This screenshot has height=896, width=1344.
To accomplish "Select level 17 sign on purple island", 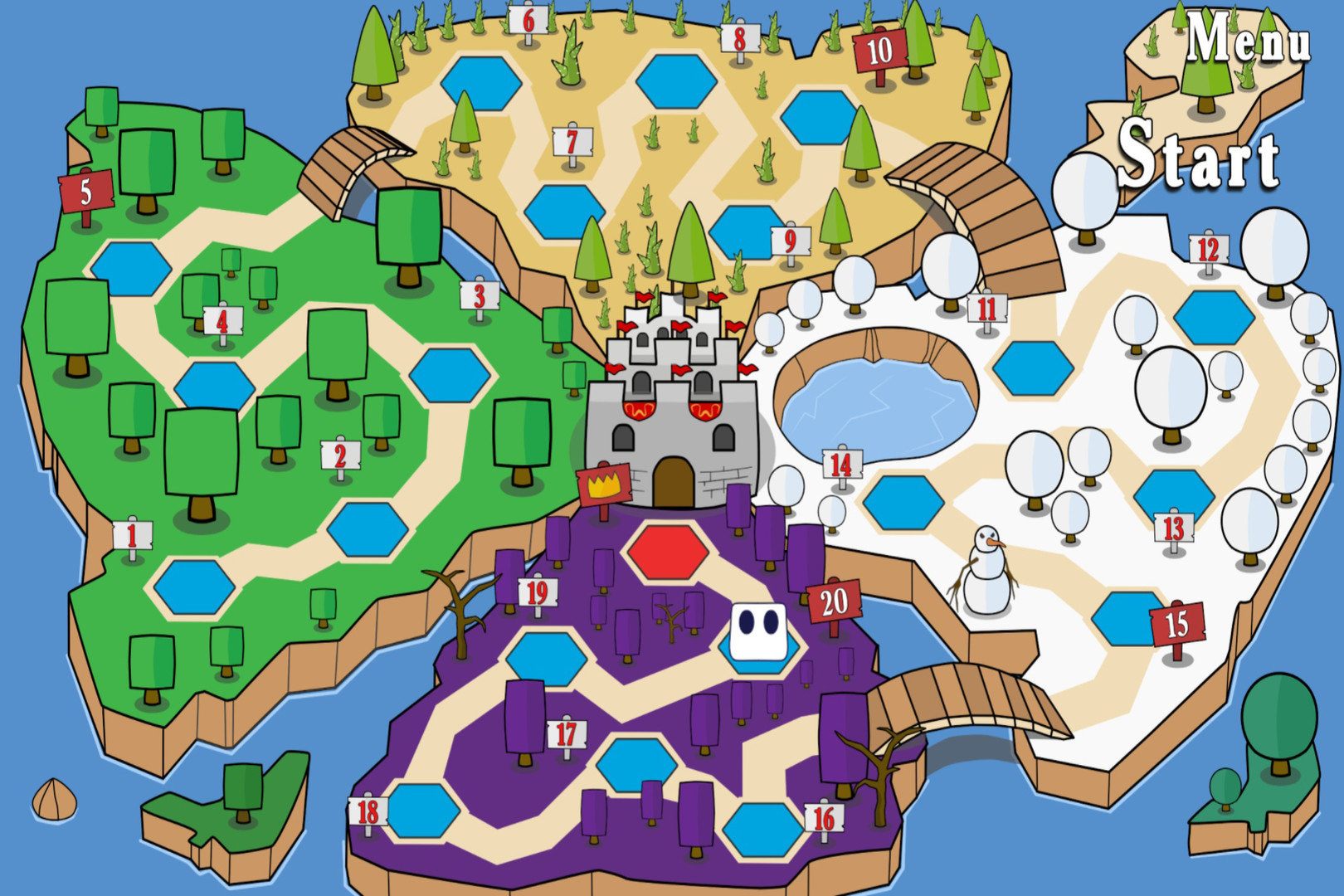I will [x=565, y=733].
